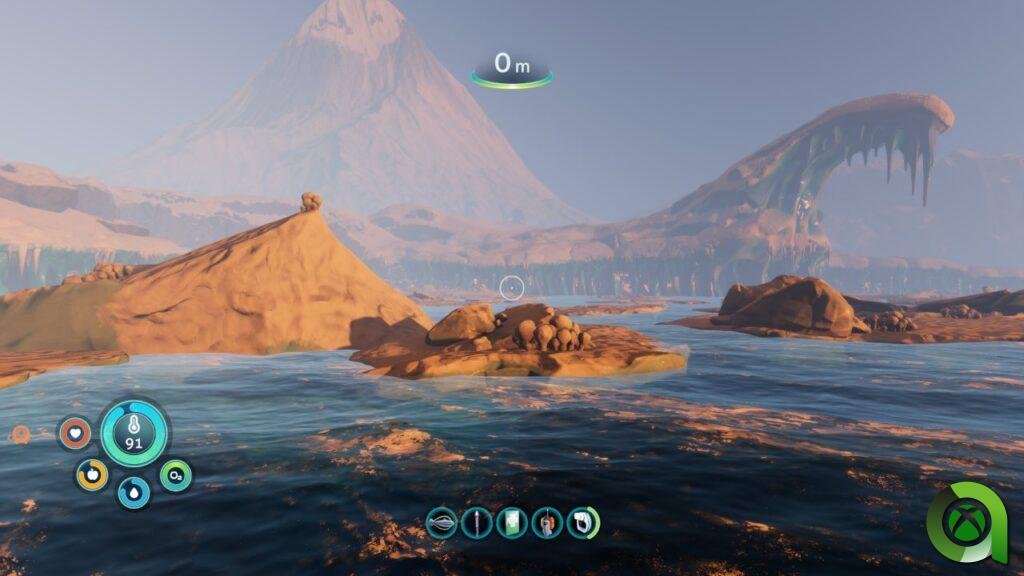1024x576 pixels.
Task: Select the green rectangular item in the hotbar
Action: click(x=511, y=522)
